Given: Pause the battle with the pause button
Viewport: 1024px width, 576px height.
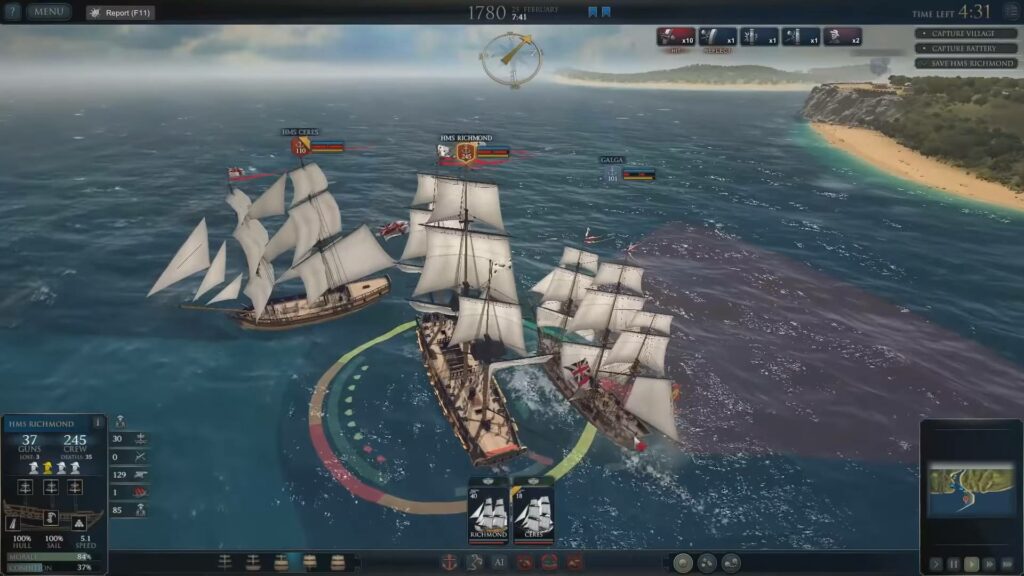Looking at the screenshot, I should (953, 564).
